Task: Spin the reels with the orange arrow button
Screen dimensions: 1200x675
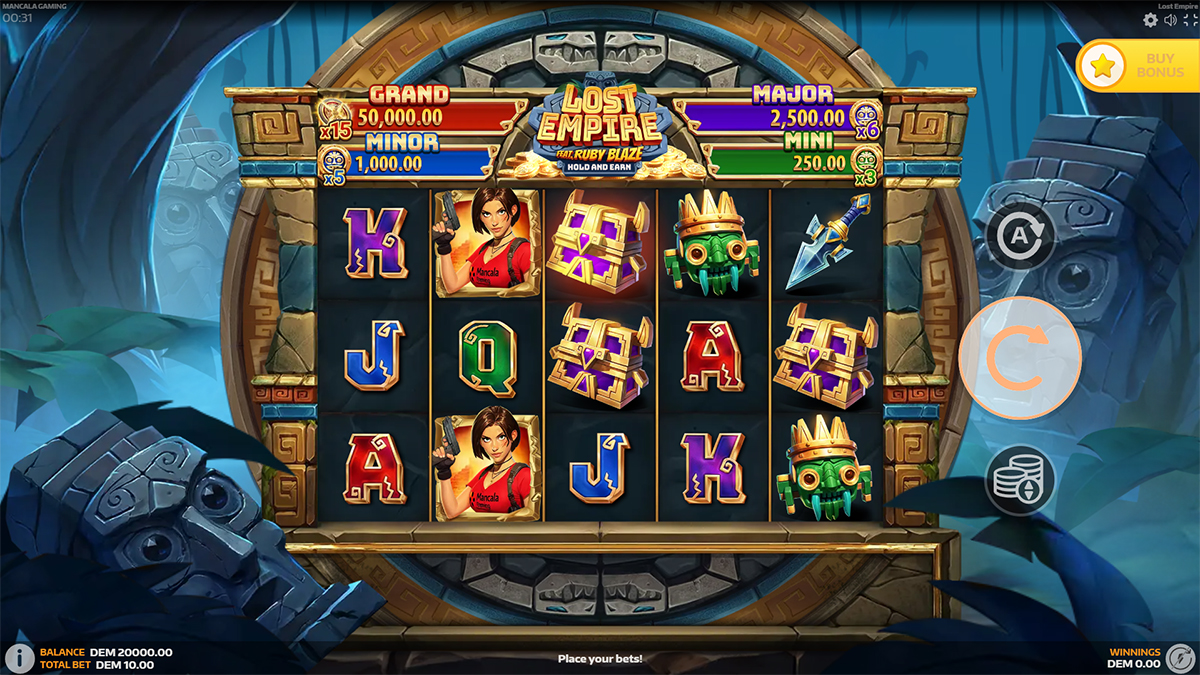Action: pyautogui.click(x=1019, y=357)
